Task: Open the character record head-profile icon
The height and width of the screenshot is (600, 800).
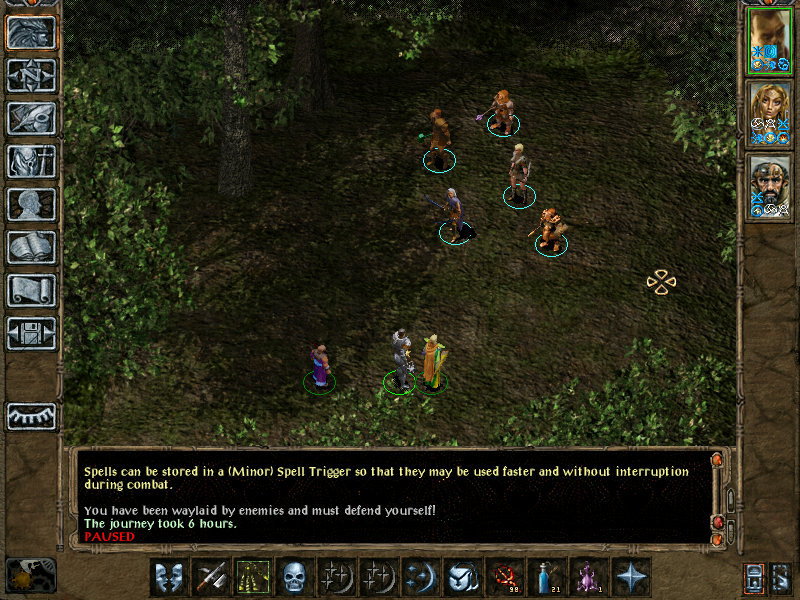Action: pyautogui.click(x=31, y=204)
